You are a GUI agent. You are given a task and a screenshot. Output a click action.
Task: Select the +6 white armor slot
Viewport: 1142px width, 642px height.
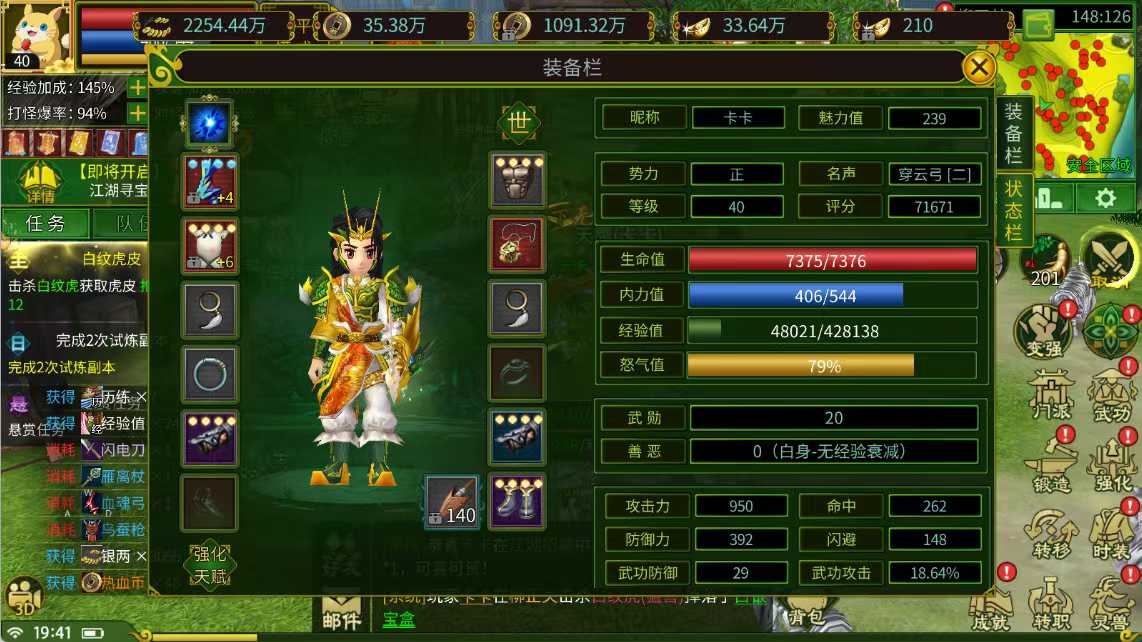click(x=210, y=245)
